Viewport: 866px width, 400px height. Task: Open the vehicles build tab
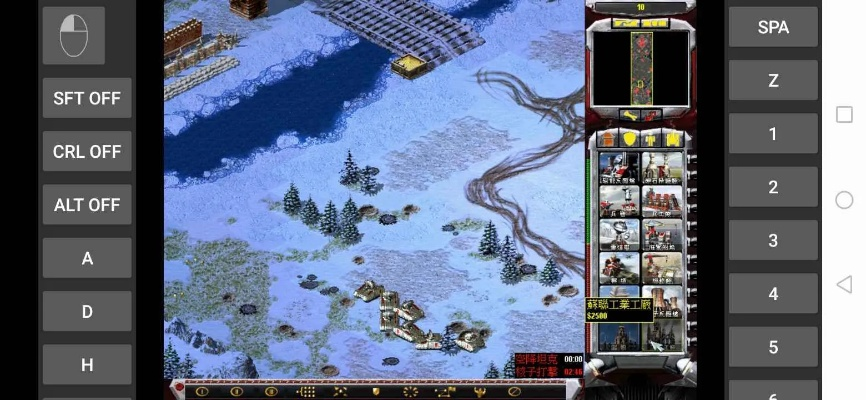click(x=673, y=138)
